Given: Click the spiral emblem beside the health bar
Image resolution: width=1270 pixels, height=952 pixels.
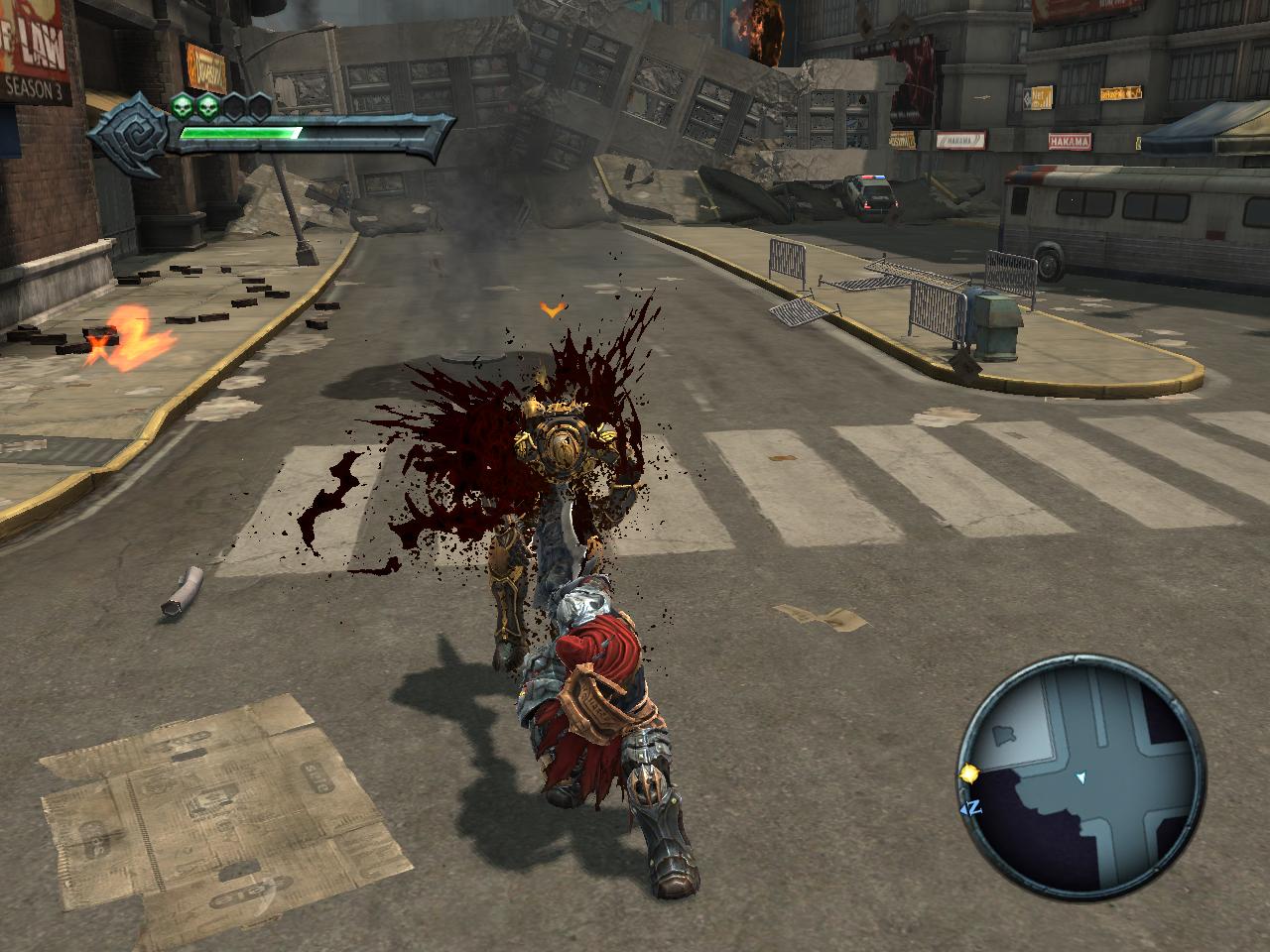Looking at the screenshot, I should (130, 132).
